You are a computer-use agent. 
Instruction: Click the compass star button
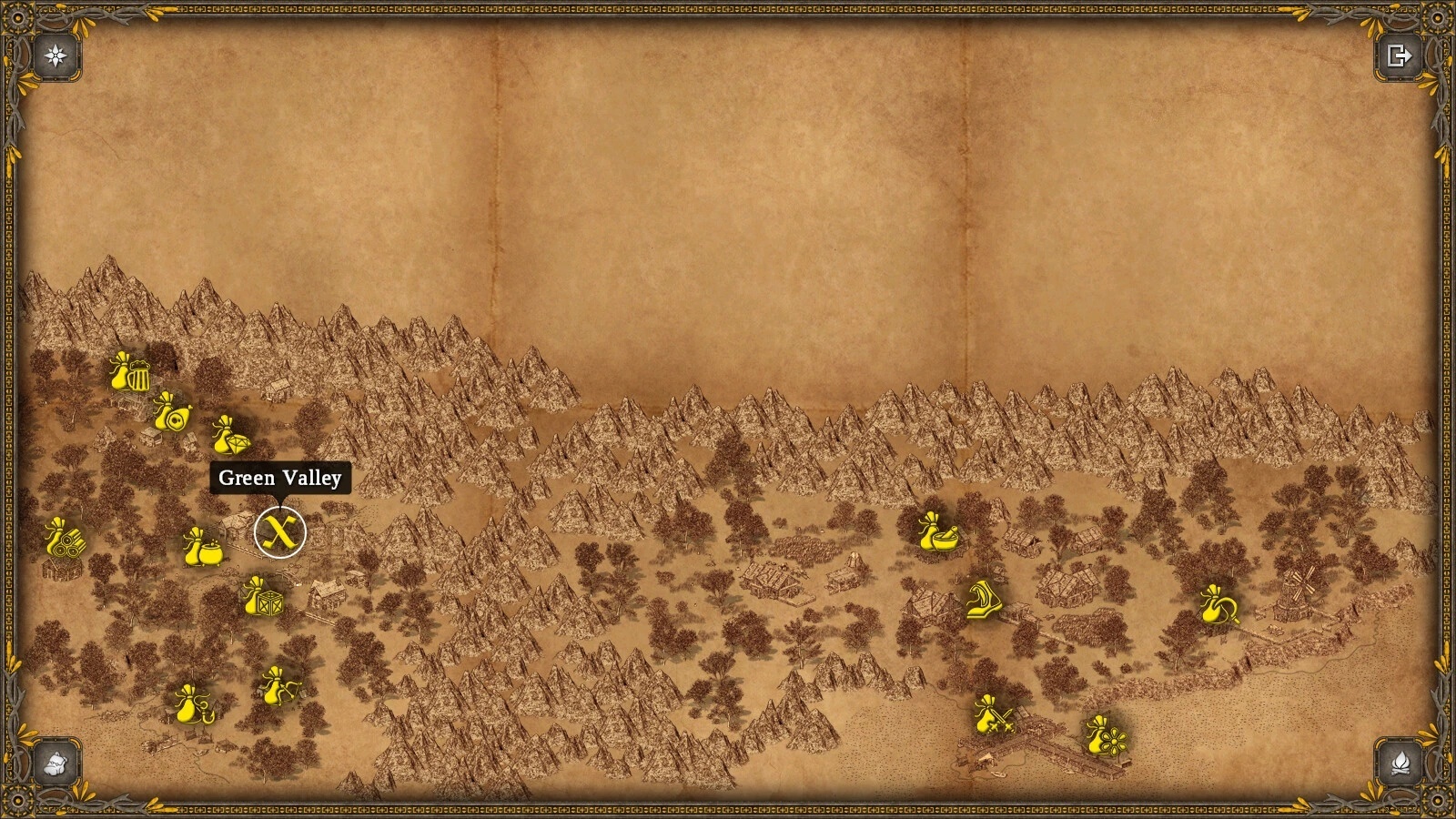click(56, 56)
